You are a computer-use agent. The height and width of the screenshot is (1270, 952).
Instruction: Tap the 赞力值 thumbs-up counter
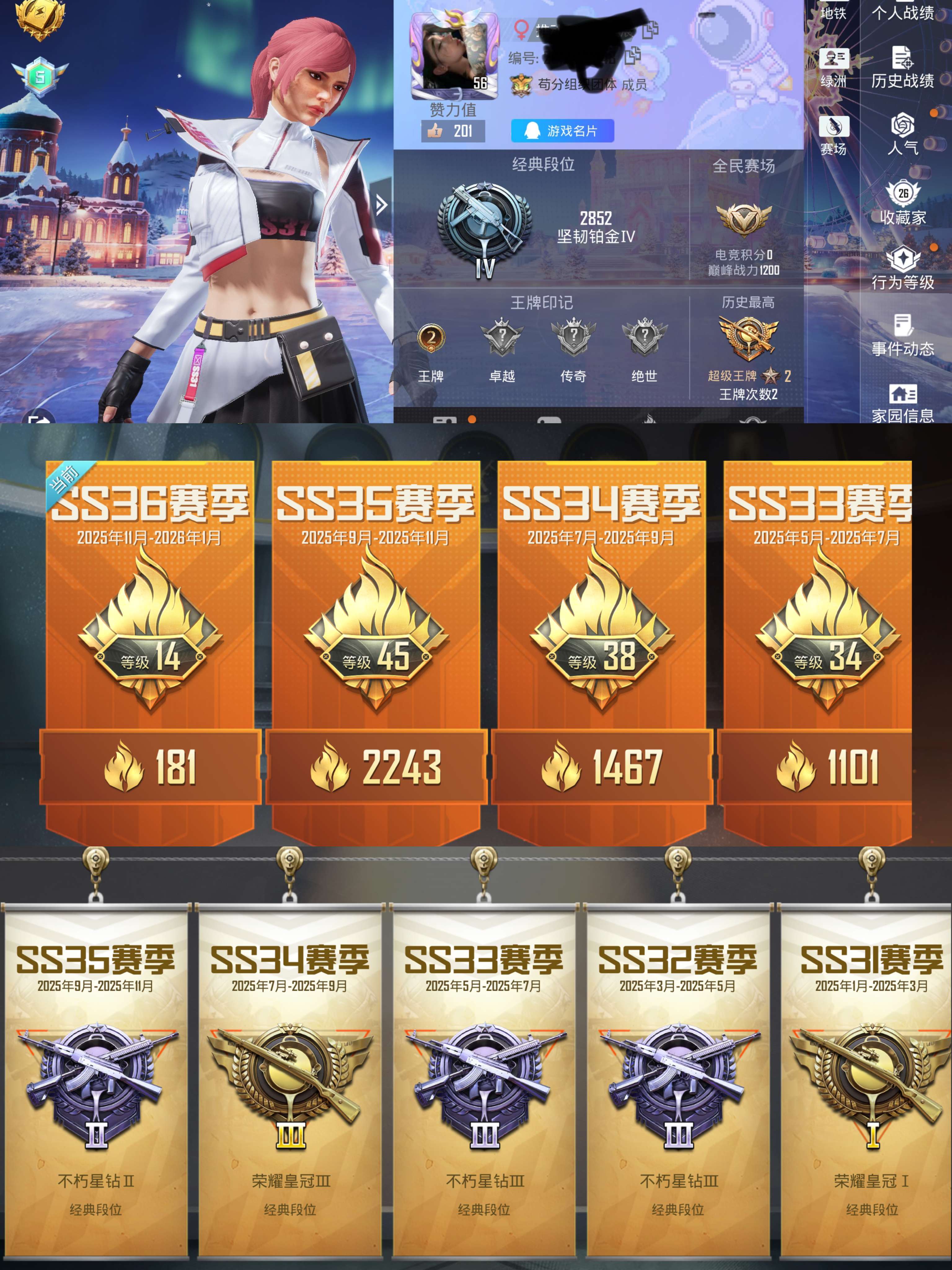tap(453, 131)
